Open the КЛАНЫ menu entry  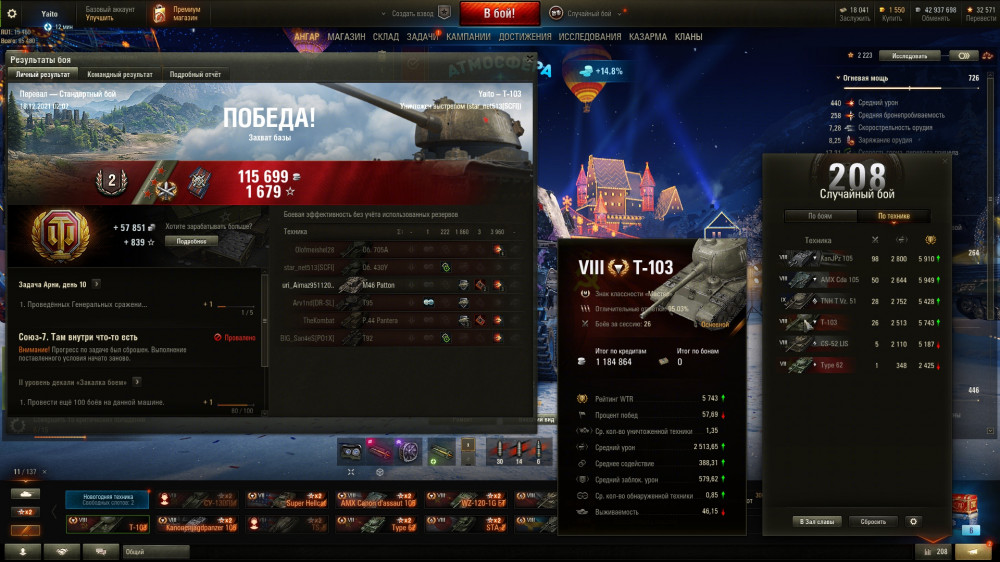pyautogui.click(x=688, y=37)
